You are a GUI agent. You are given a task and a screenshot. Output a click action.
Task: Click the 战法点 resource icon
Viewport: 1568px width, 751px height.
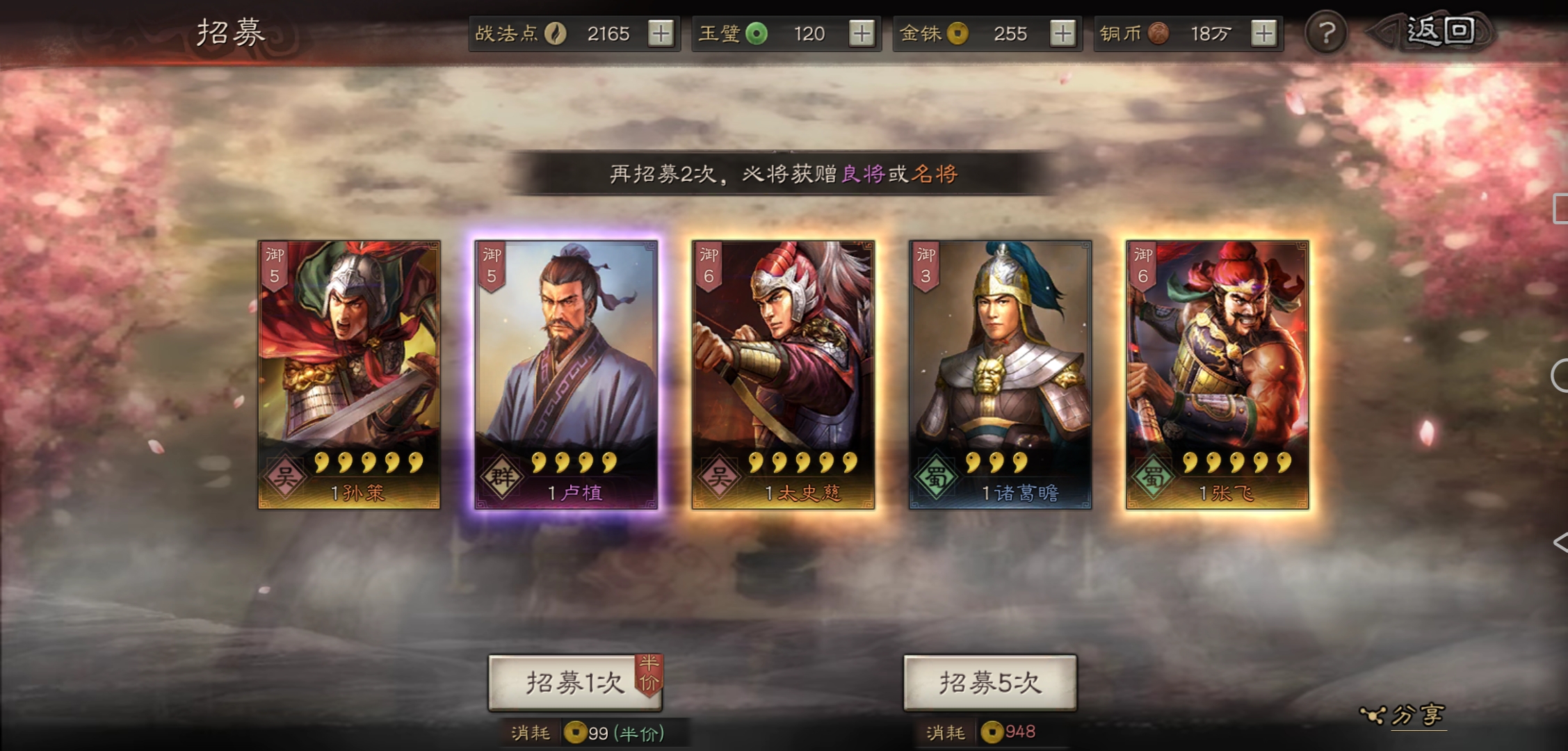556,33
